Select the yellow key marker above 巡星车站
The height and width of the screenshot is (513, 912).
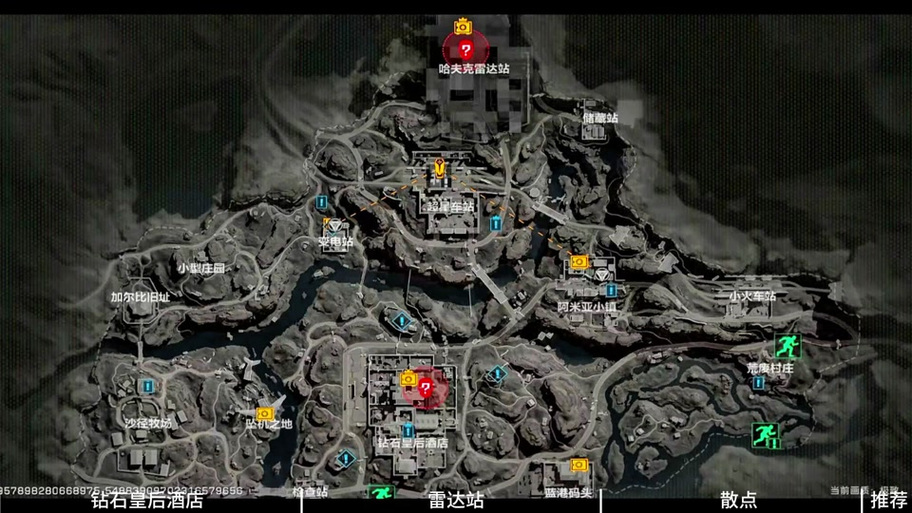click(438, 168)
